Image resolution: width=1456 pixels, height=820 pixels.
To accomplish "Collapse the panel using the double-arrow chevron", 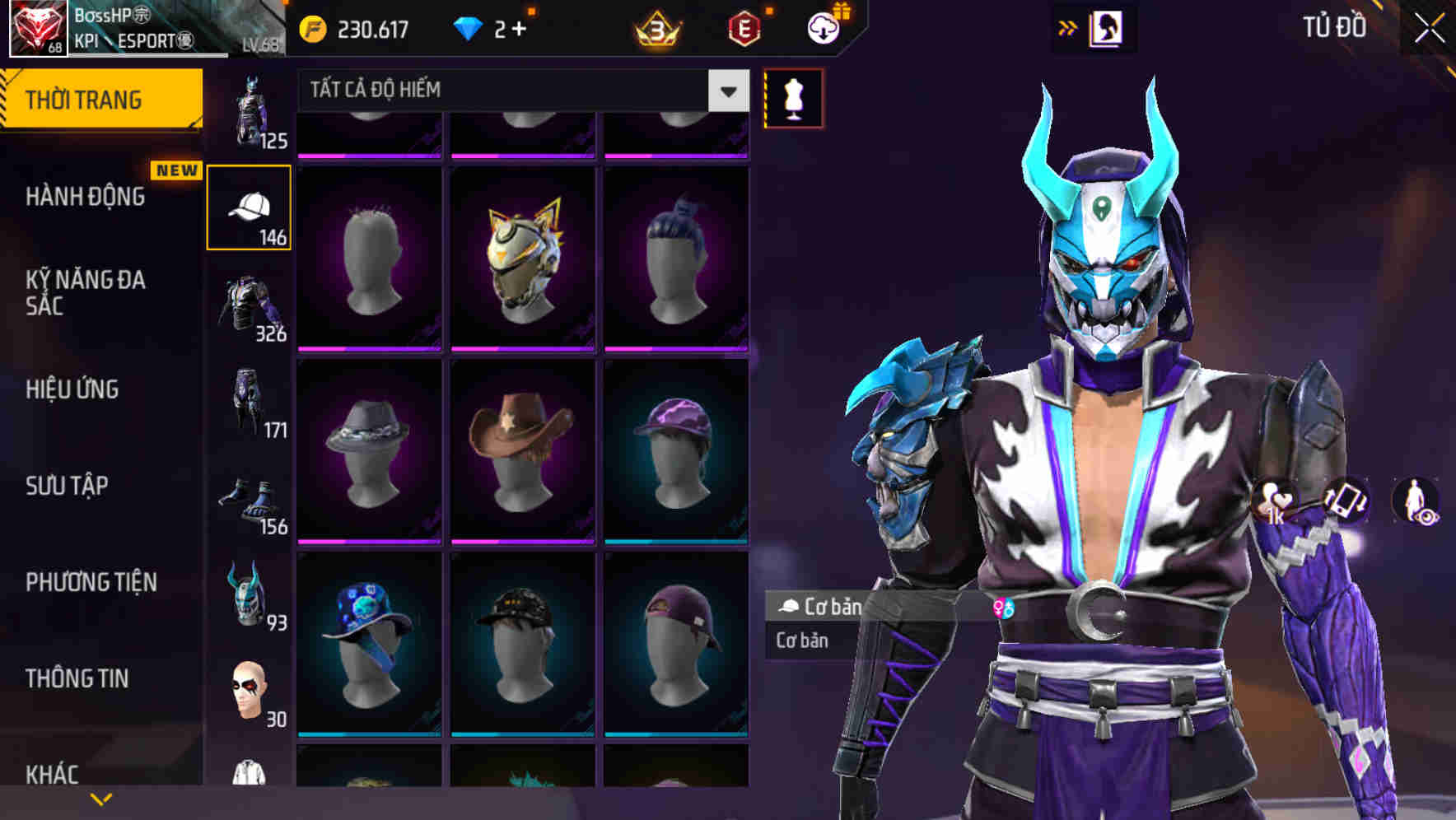I will 1068,27.
